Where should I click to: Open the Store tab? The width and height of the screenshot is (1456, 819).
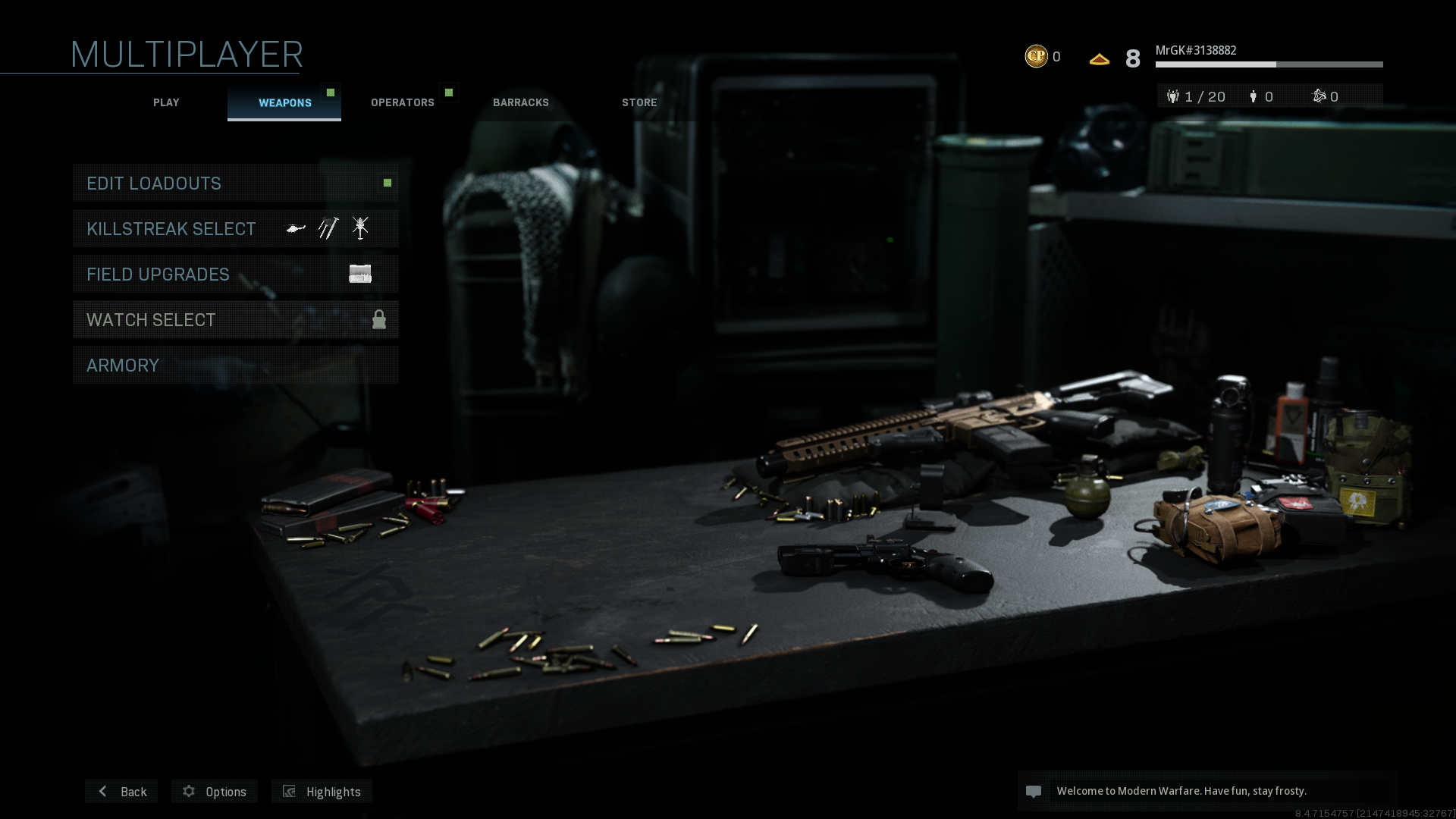click(639, 102)
